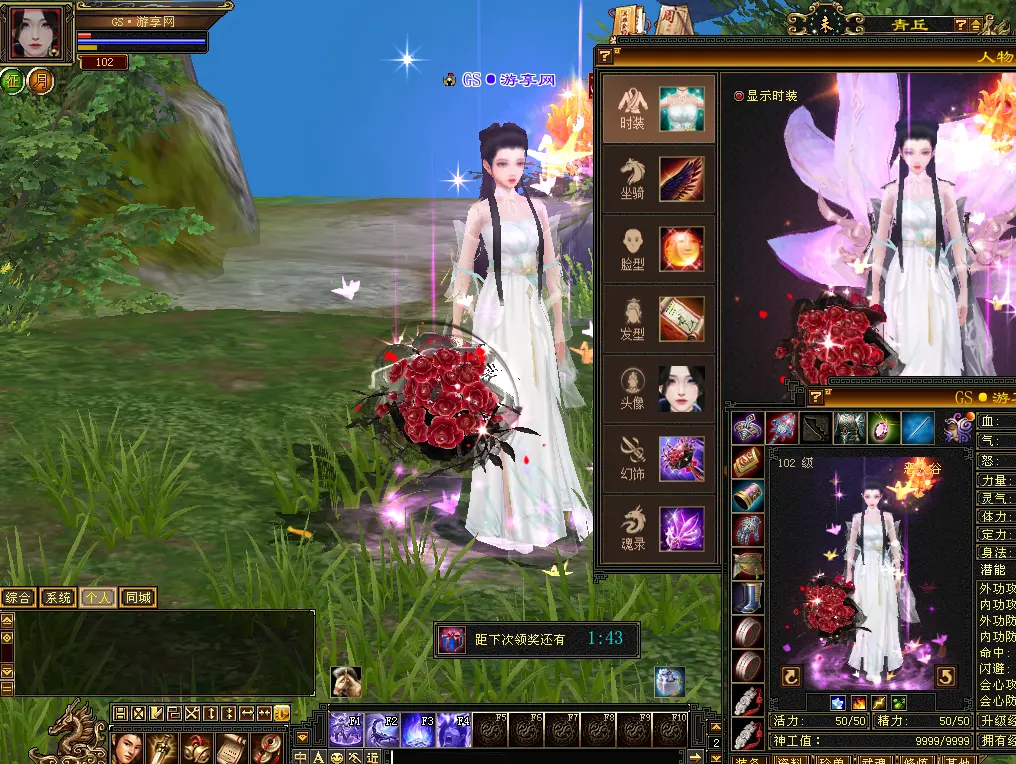The height and width of the screenshot is (764, 1016).
Task: Switch chat to the 综合 tab
Action: coord(19,598)
